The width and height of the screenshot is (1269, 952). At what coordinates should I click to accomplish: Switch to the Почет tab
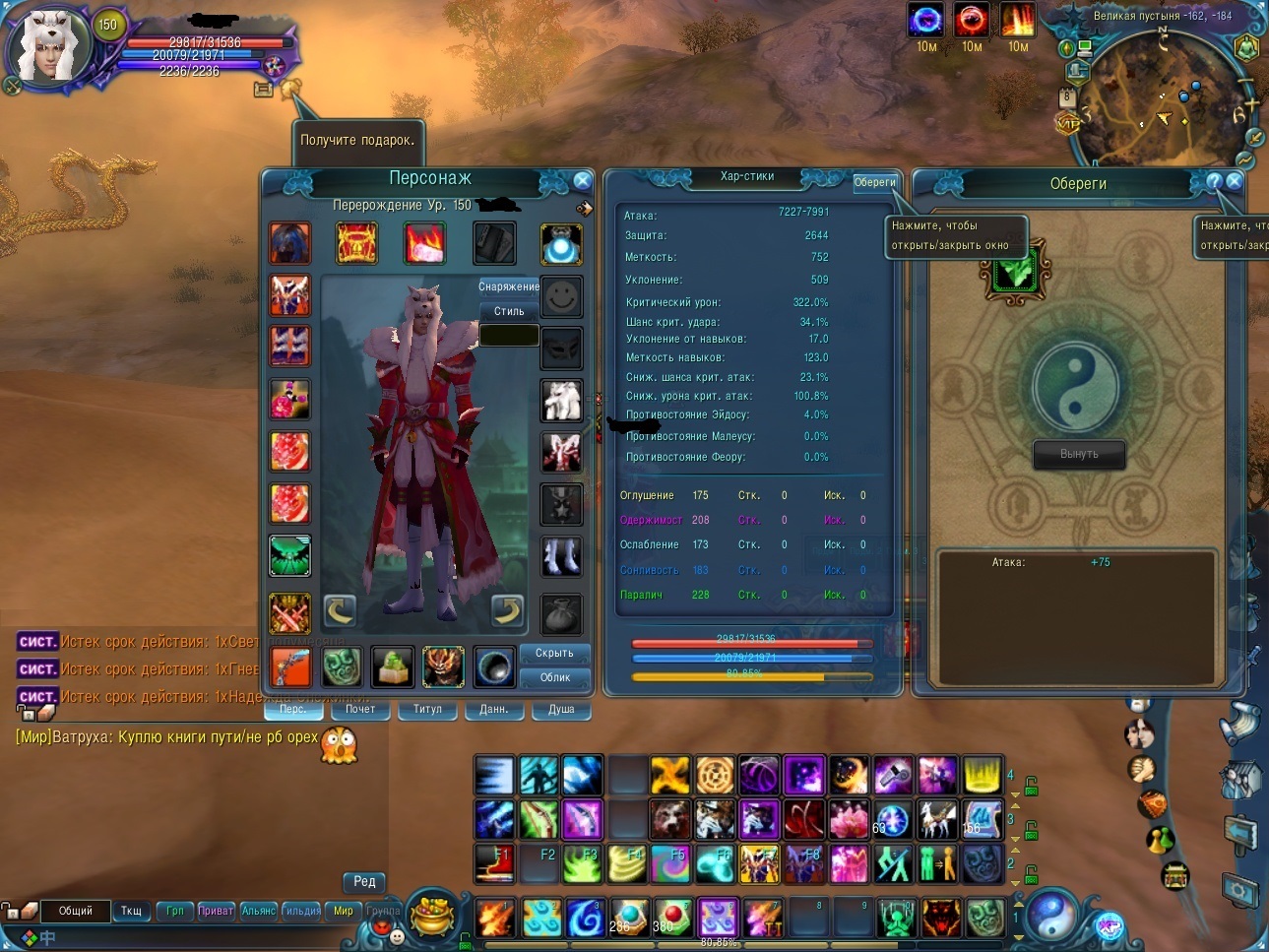pyautogui.click(x=359, y=709)
